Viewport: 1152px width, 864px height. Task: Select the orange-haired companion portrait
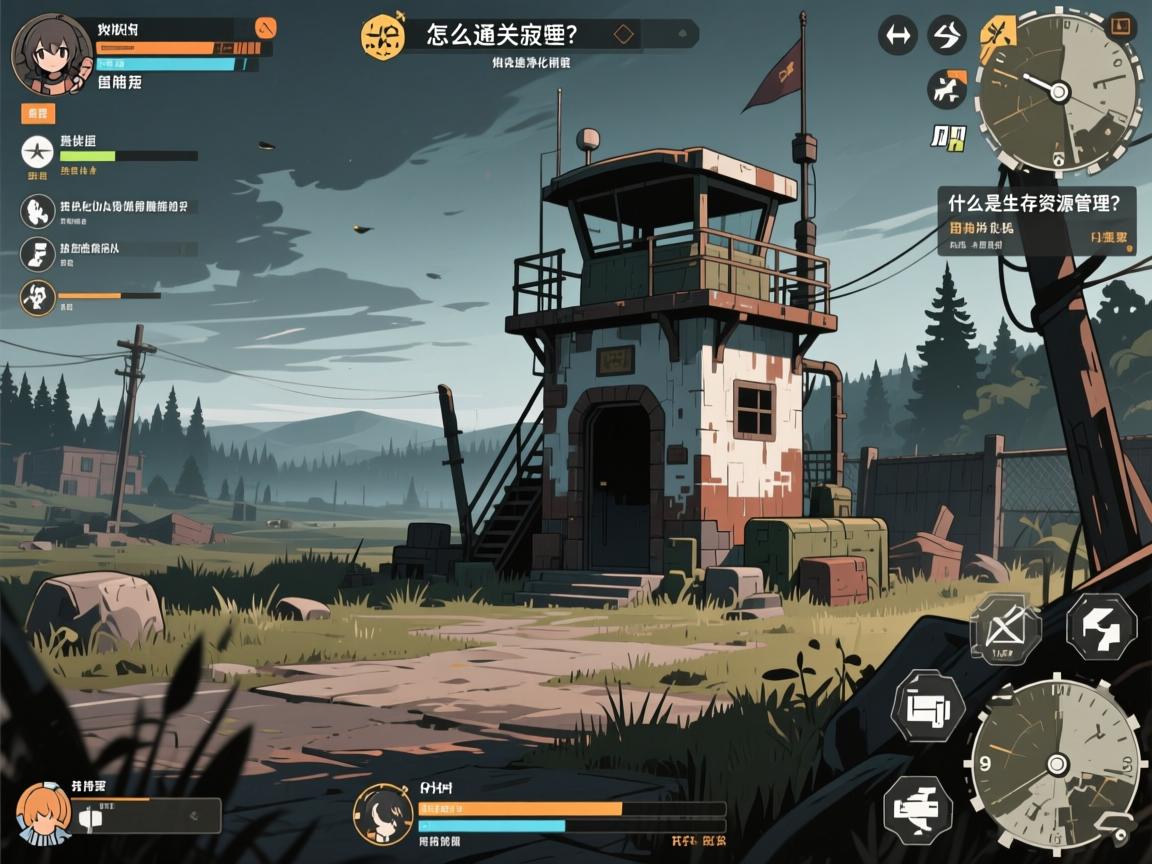[x=43, y=812]
